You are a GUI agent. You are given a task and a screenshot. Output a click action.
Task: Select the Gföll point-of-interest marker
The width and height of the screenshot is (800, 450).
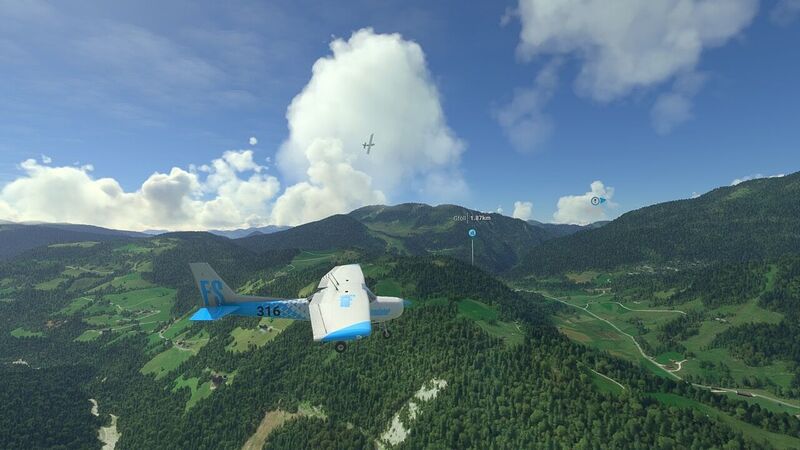(x=472, y=233)
